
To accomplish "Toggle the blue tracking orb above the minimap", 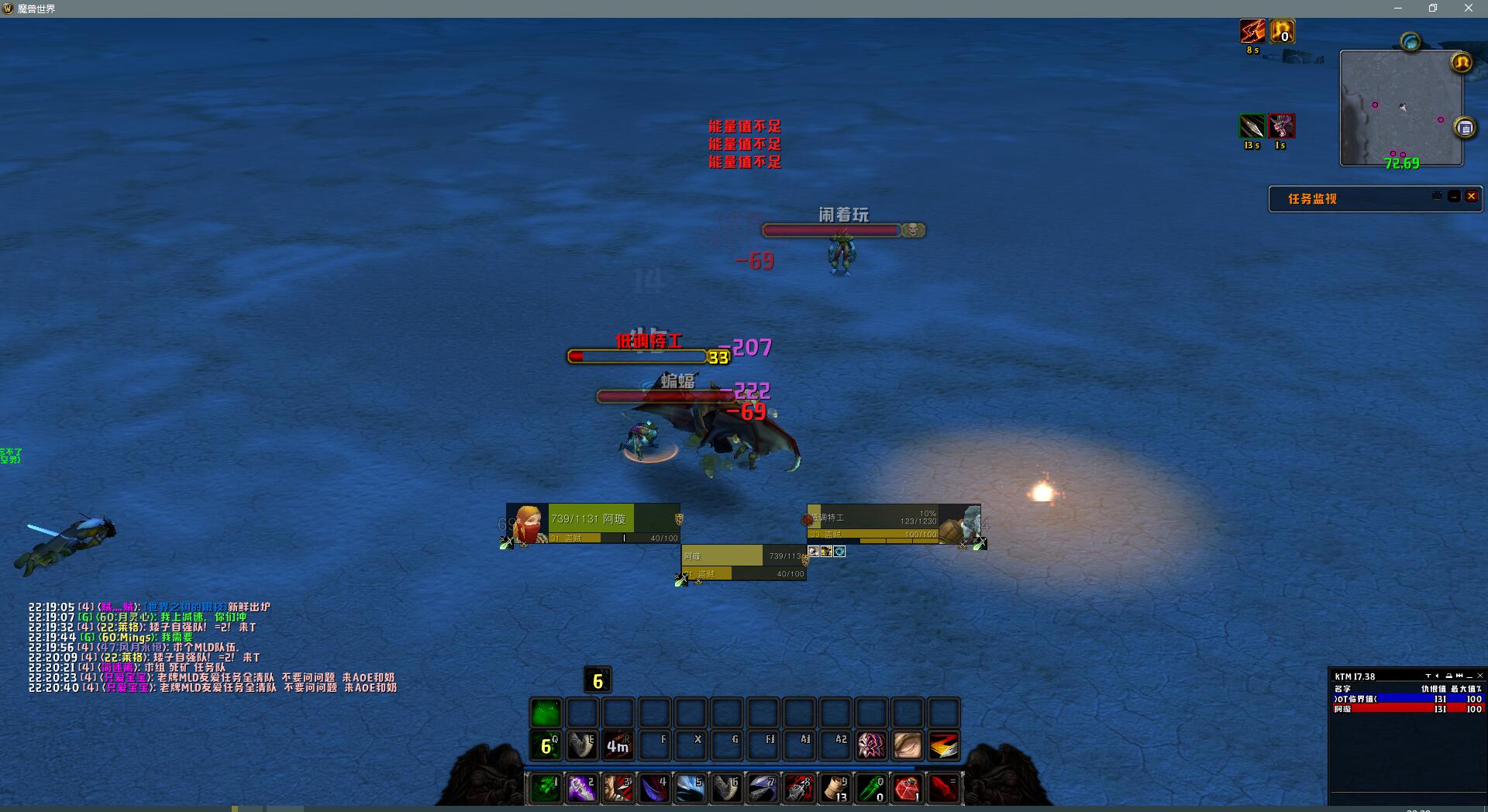I will click(1410, 42).
